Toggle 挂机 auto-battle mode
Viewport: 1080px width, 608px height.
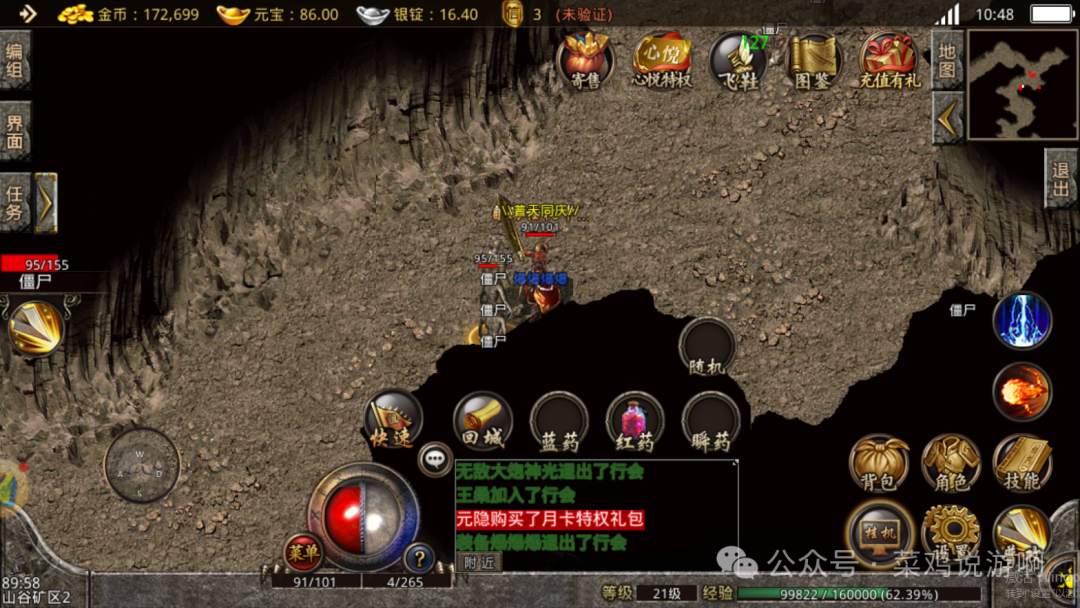tap(879, 531)
